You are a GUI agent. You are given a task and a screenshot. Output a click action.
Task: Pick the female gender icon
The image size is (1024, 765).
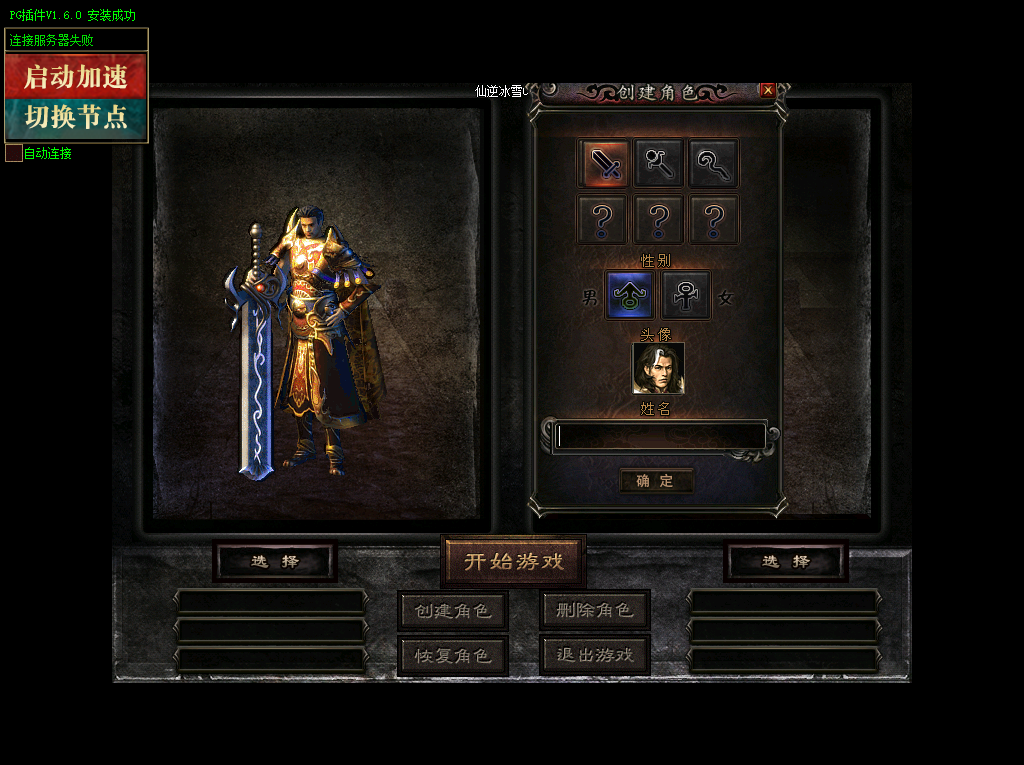pyautogui.click(x=686, y=296)
